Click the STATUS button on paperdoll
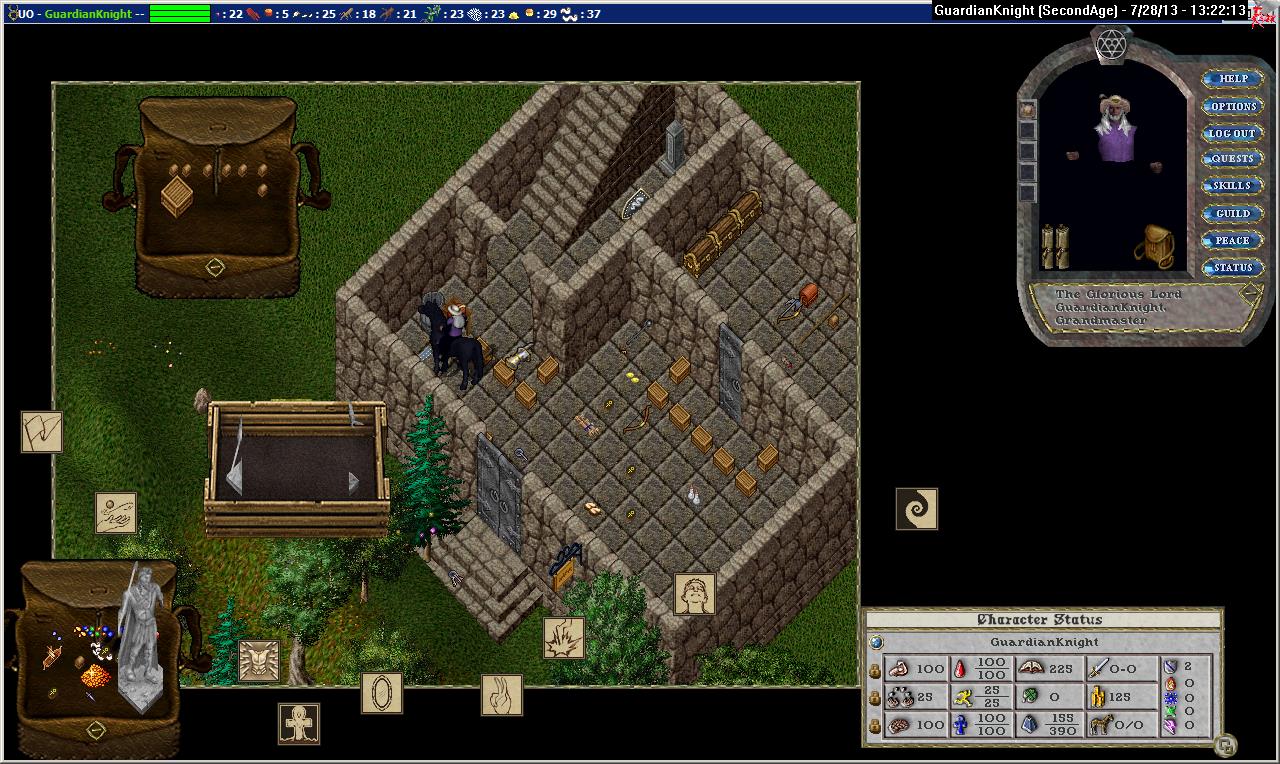1280x764 pixels. 1232,267
